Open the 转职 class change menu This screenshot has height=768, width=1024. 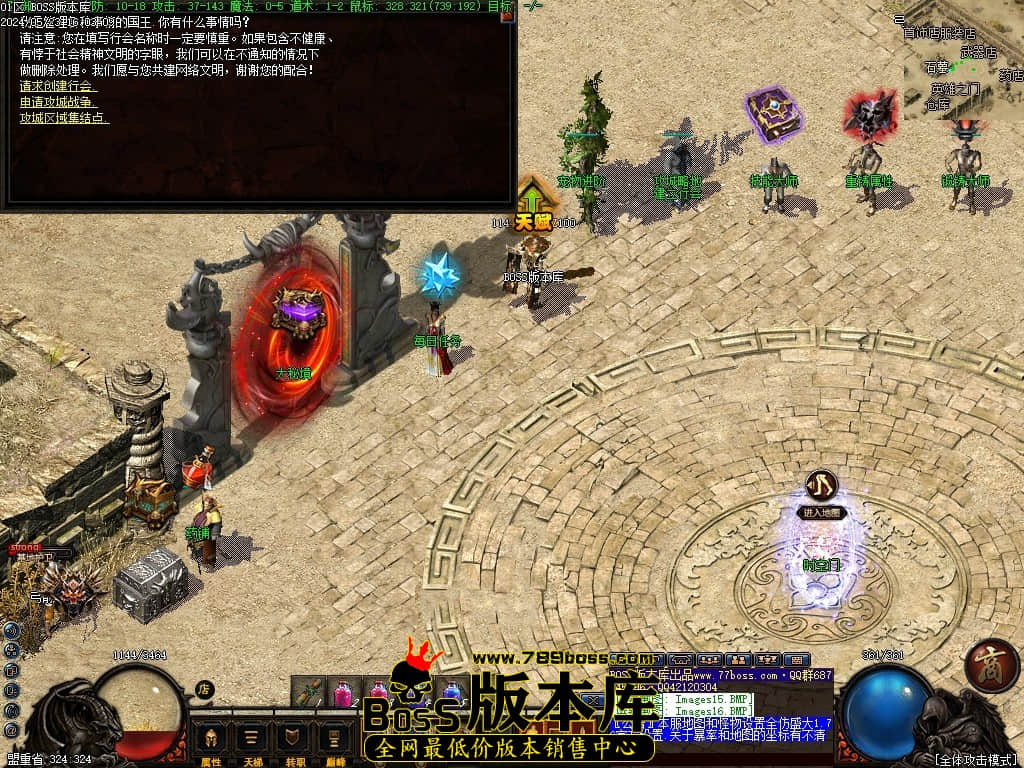click(293, 741)
